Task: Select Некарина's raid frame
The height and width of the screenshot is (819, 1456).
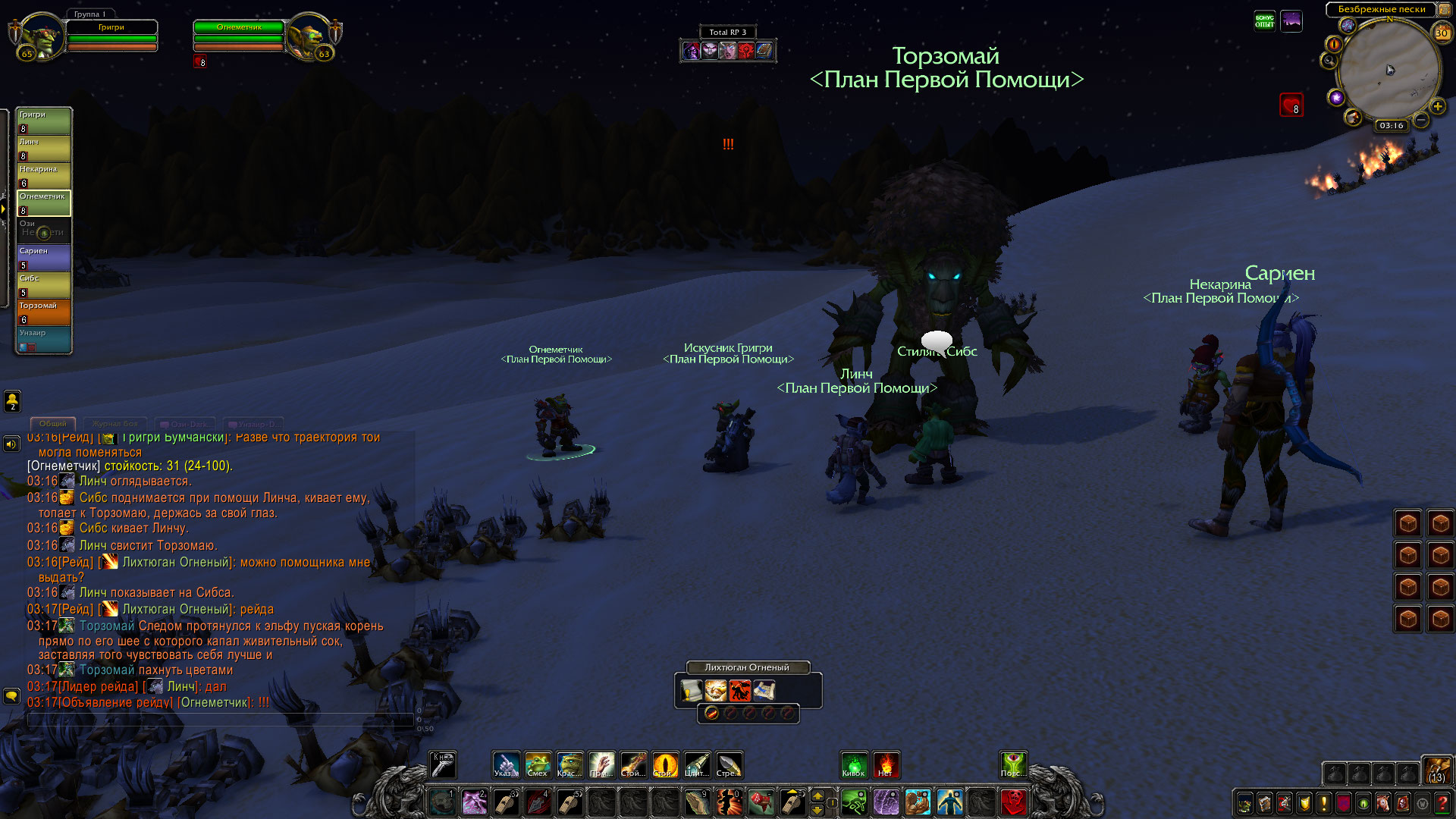Action: (44, 175)
